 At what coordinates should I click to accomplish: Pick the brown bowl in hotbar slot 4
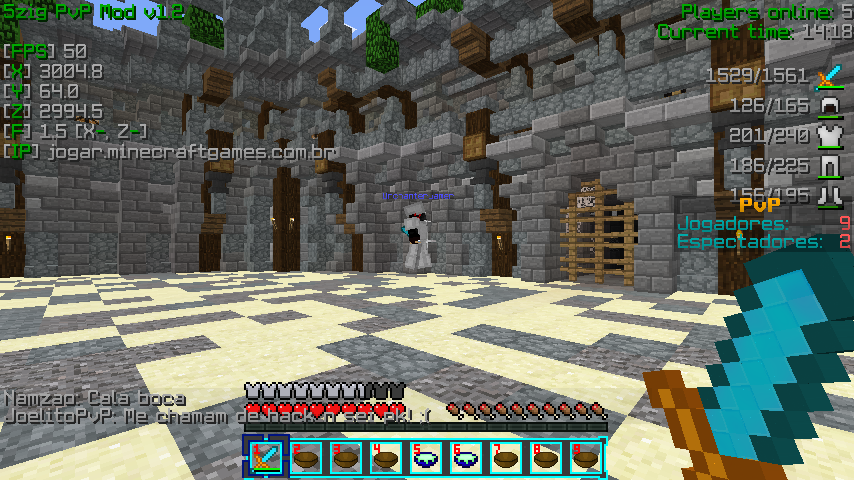click(x=386, y=457)
